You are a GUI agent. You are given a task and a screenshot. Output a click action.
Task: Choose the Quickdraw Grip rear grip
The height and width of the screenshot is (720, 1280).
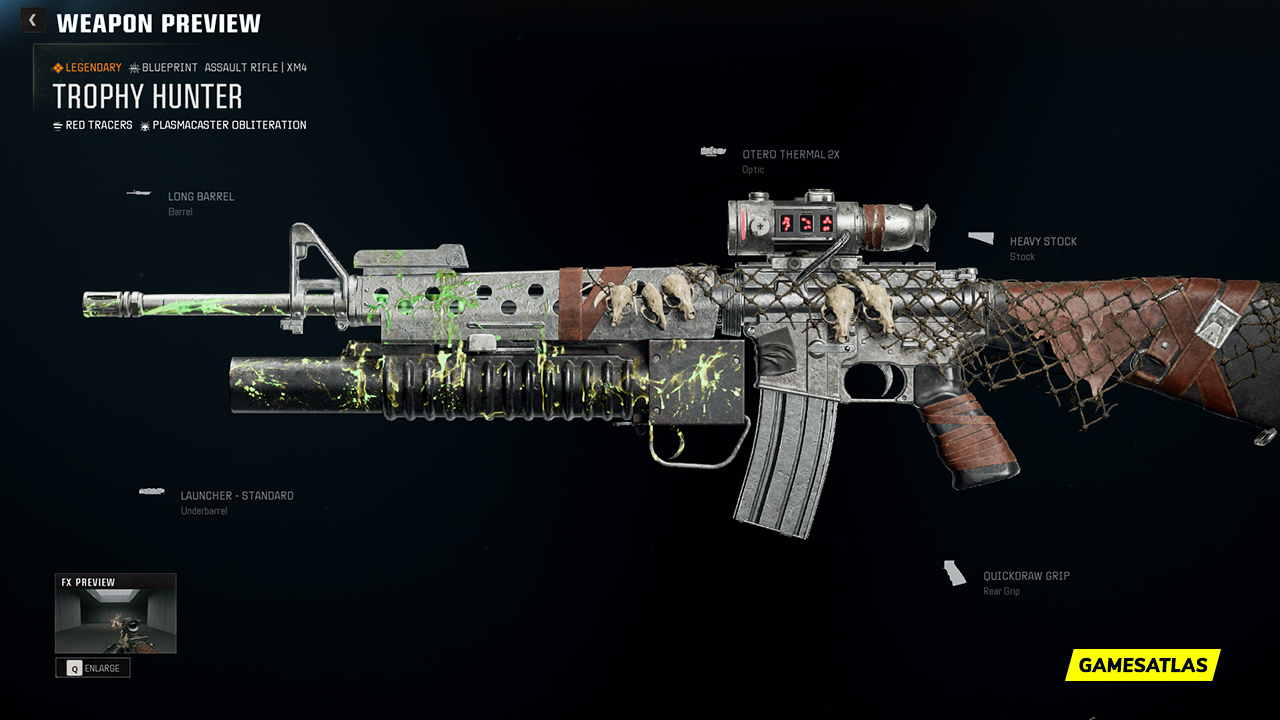pos(1026,576)
